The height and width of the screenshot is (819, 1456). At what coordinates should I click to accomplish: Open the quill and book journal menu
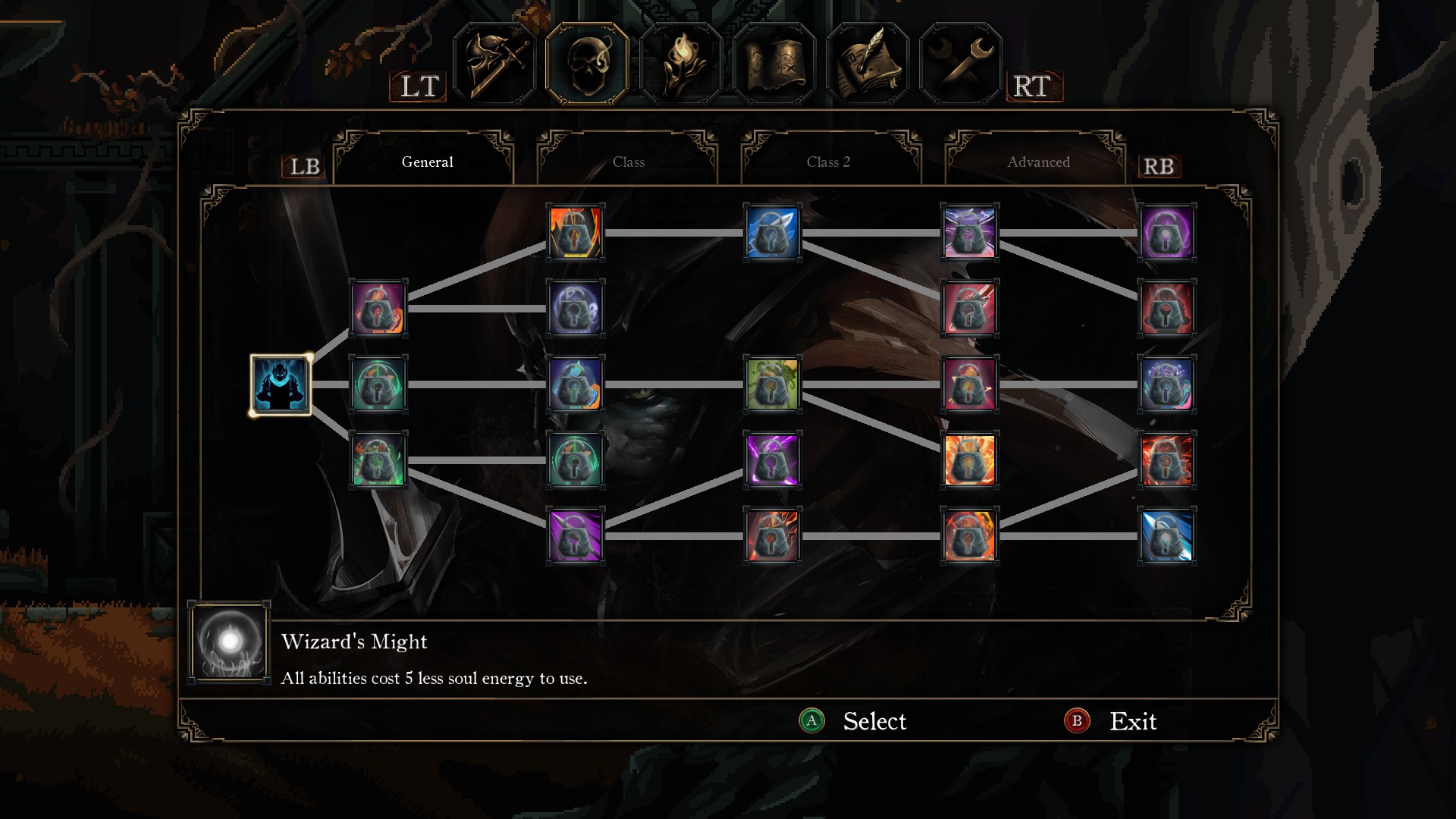tap(868, 64)
